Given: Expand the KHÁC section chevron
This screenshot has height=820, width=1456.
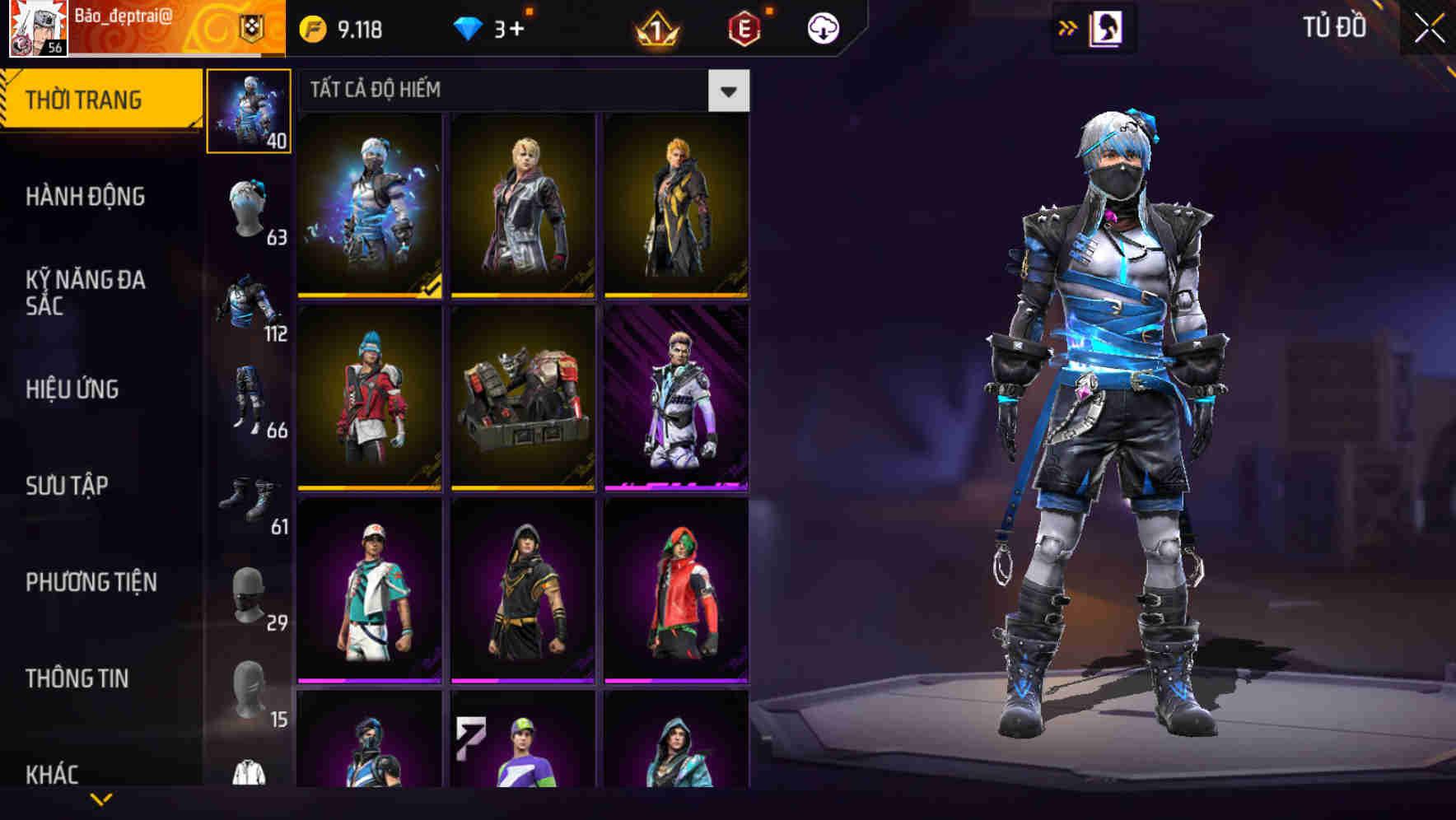Looking at the screenshot, I should tap(101, 797).
